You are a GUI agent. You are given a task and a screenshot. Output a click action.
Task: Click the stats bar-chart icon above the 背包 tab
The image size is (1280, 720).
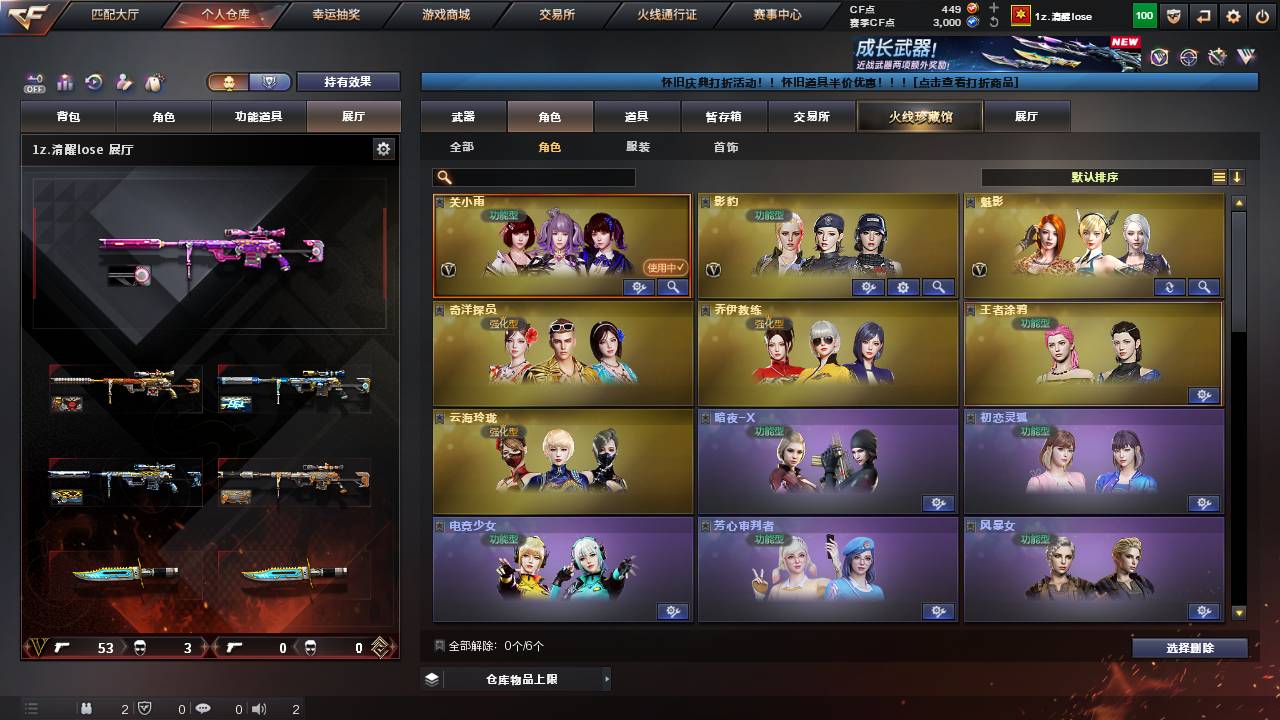click(64, 81)
